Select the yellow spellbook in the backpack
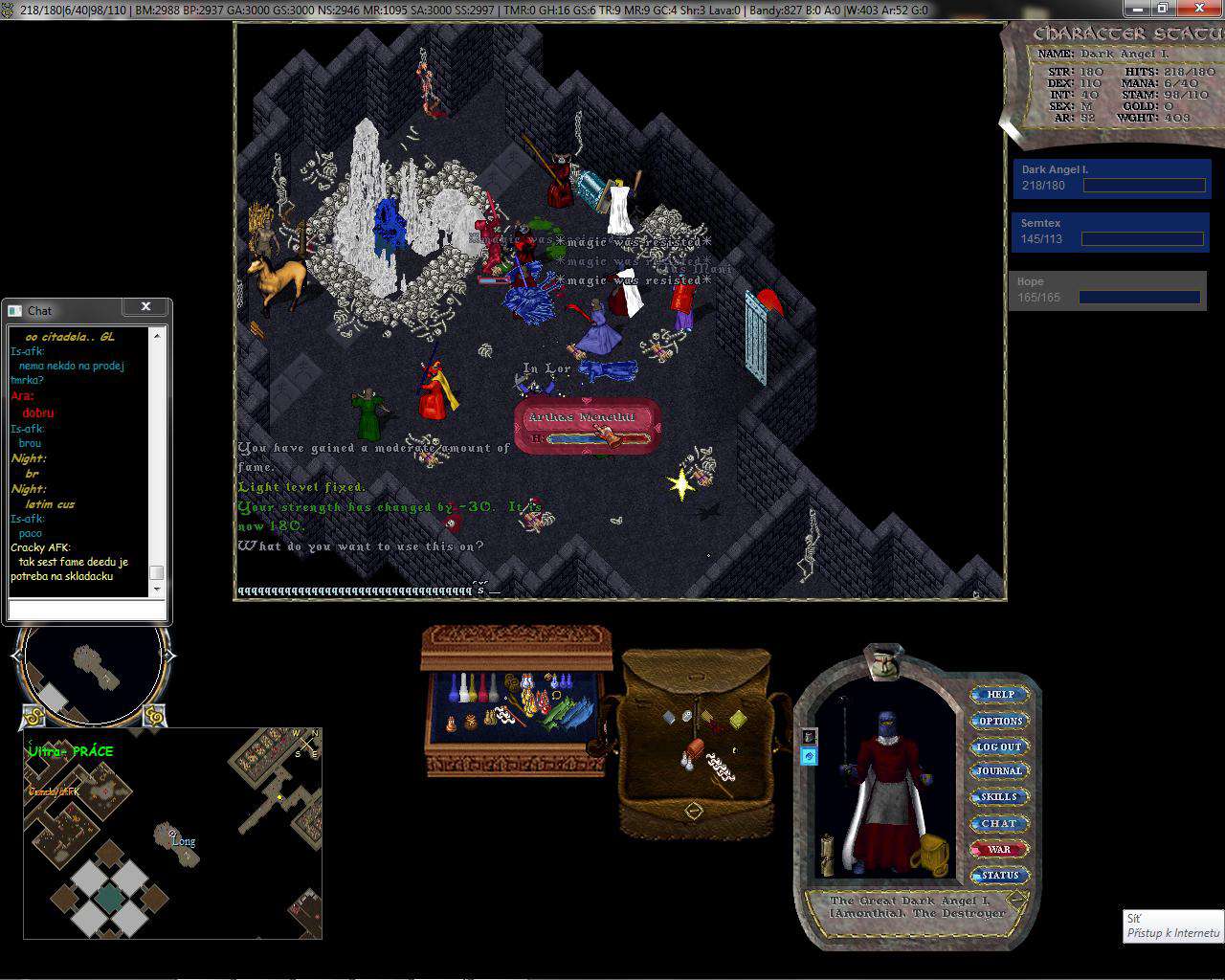The height and width of the screenshot is (980, 1225). click(x=739, y=719)
